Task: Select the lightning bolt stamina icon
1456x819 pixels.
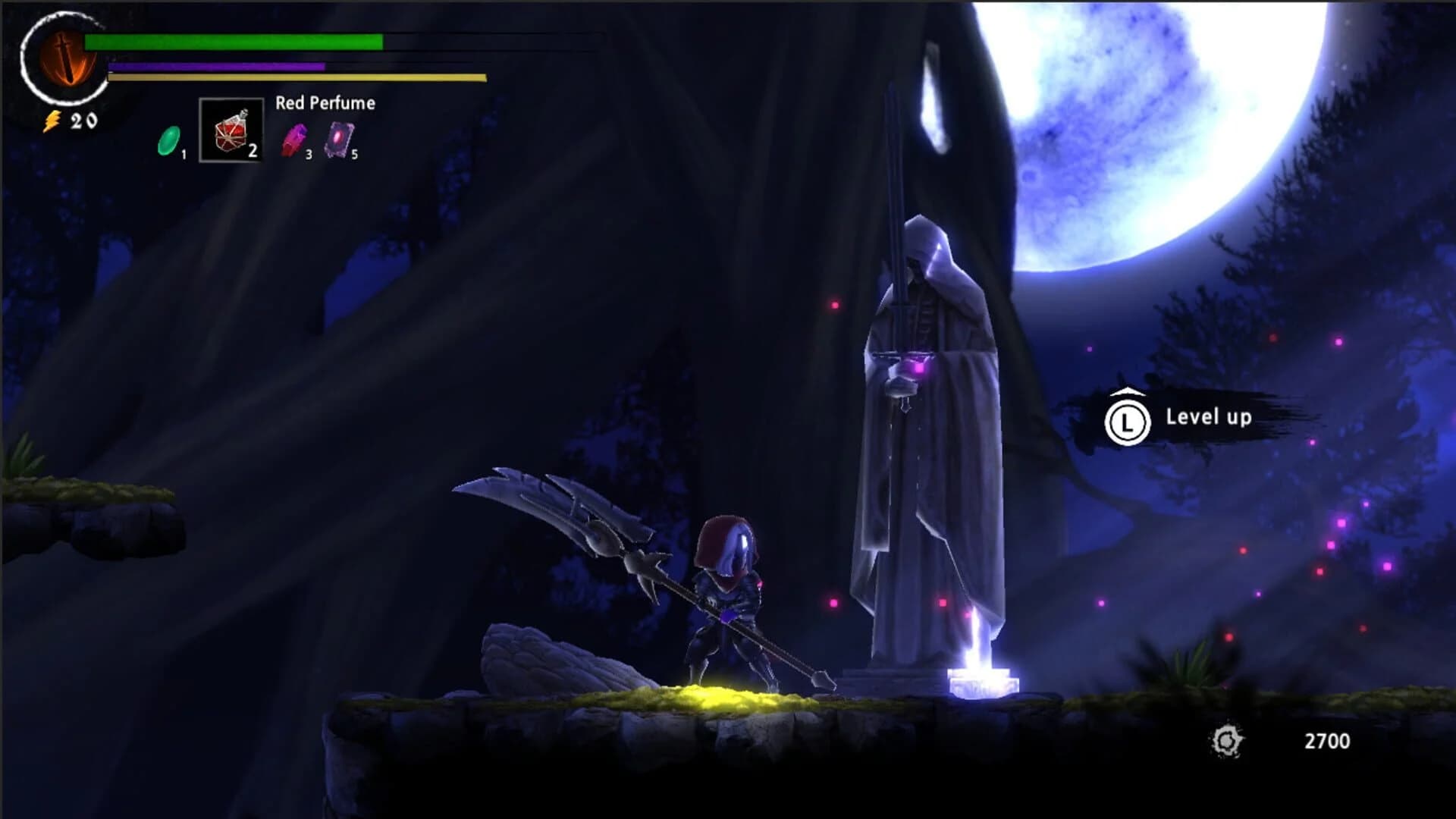Action: pos(52,120)
